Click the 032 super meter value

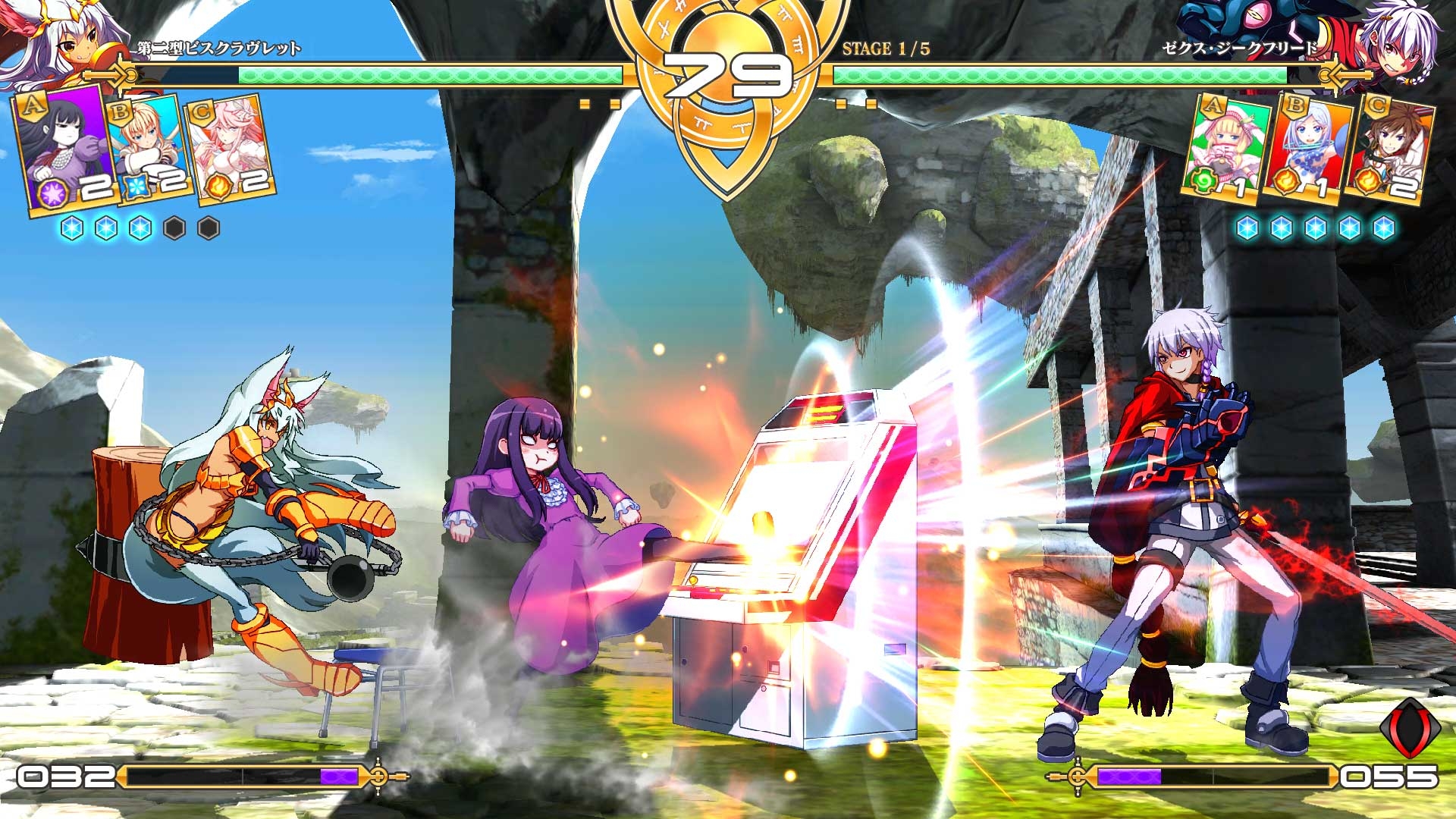pos(64,777)
